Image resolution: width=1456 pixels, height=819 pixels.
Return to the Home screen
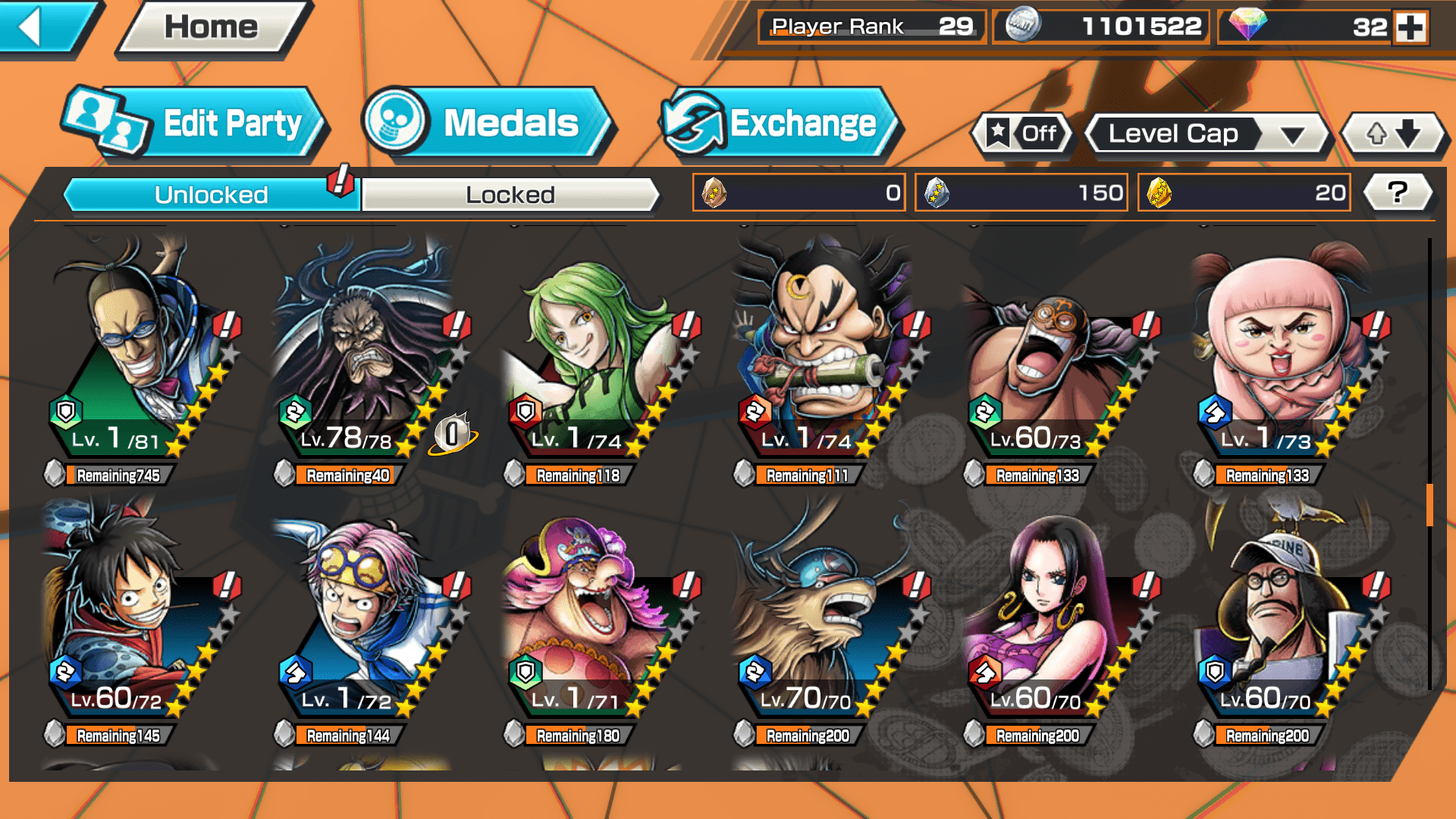212,27
